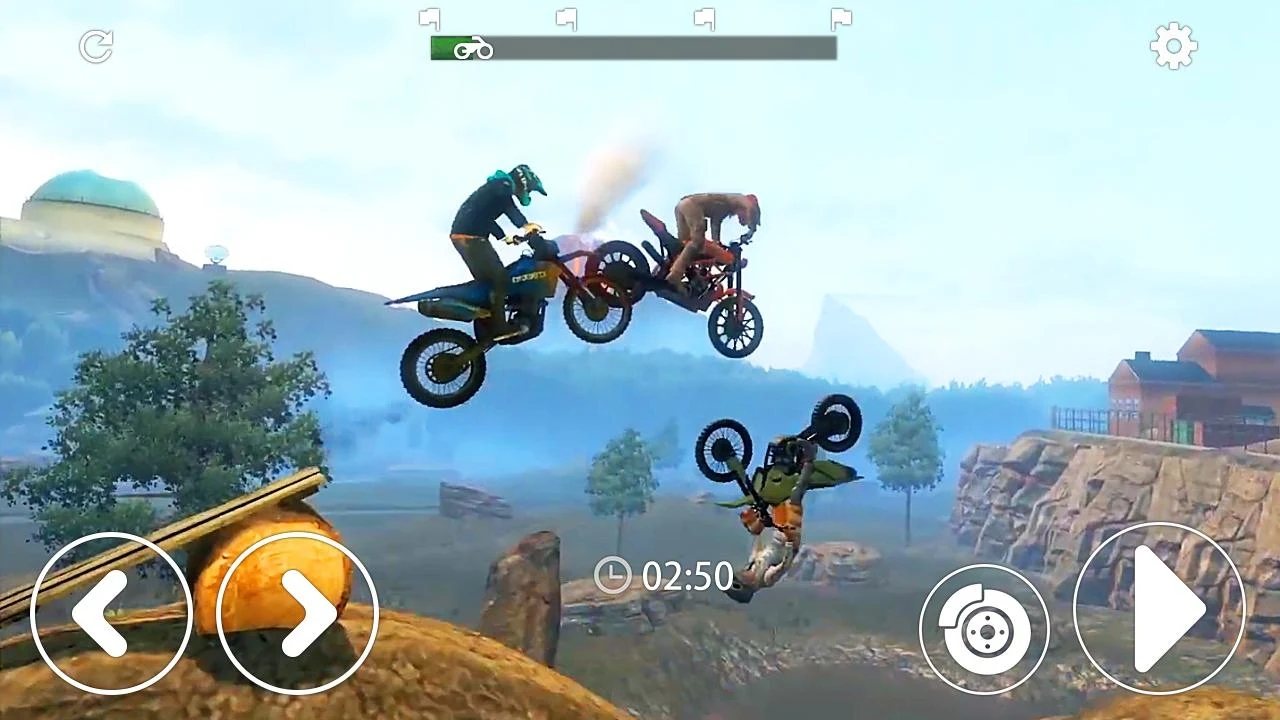
Task: Click the restart arrow icon
Action: click(x=96, y=46)
